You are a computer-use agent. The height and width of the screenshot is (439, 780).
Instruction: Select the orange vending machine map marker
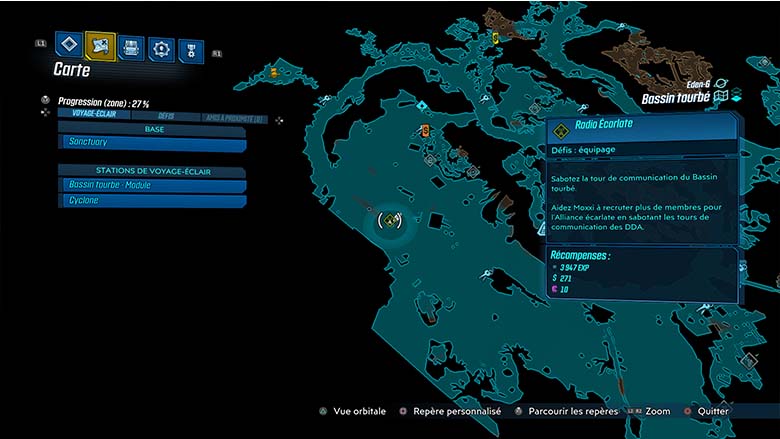(x=425, y=131)
